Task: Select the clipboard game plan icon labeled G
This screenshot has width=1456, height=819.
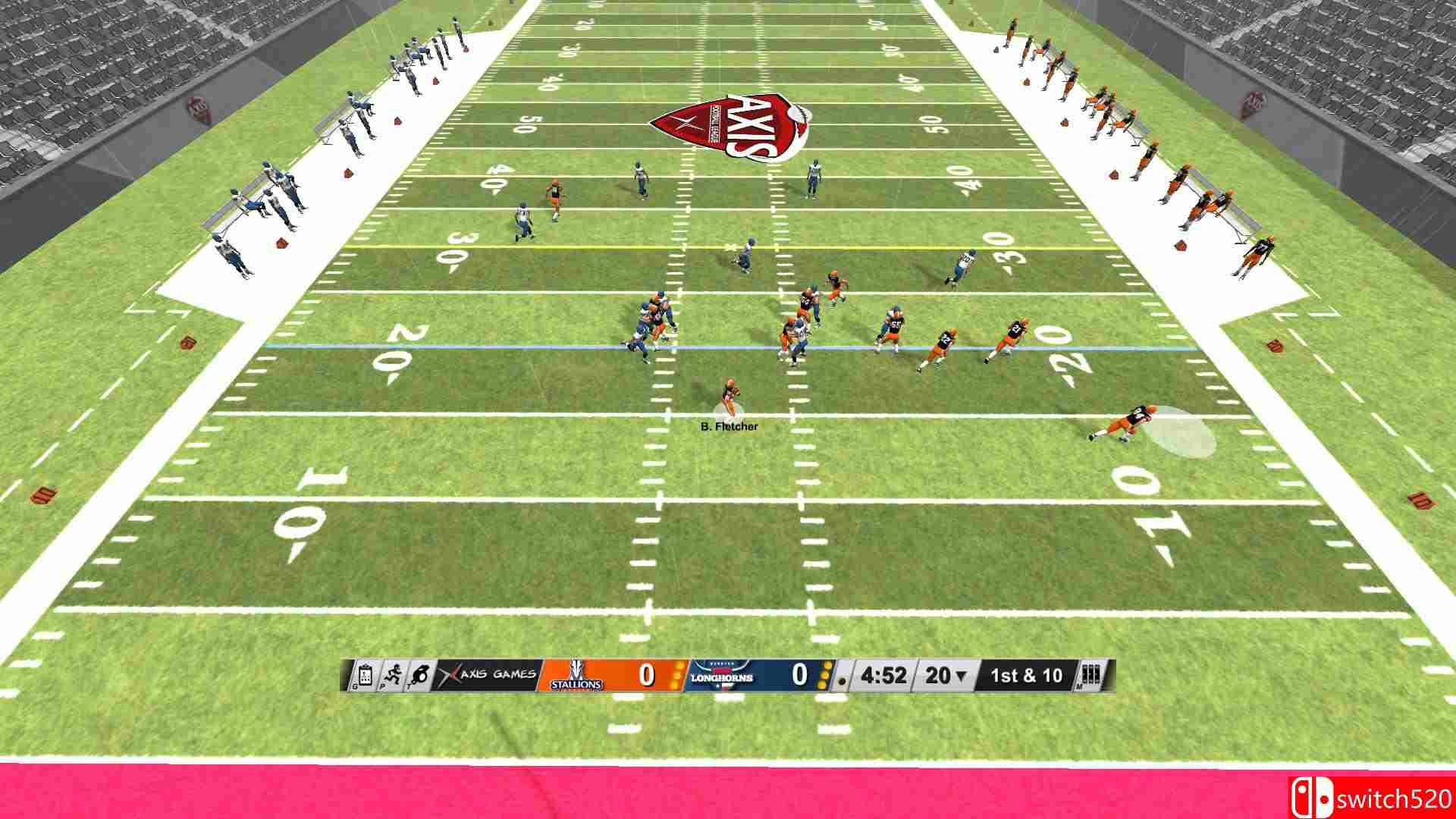Action: pyautogui.click(x=364, y=675)
